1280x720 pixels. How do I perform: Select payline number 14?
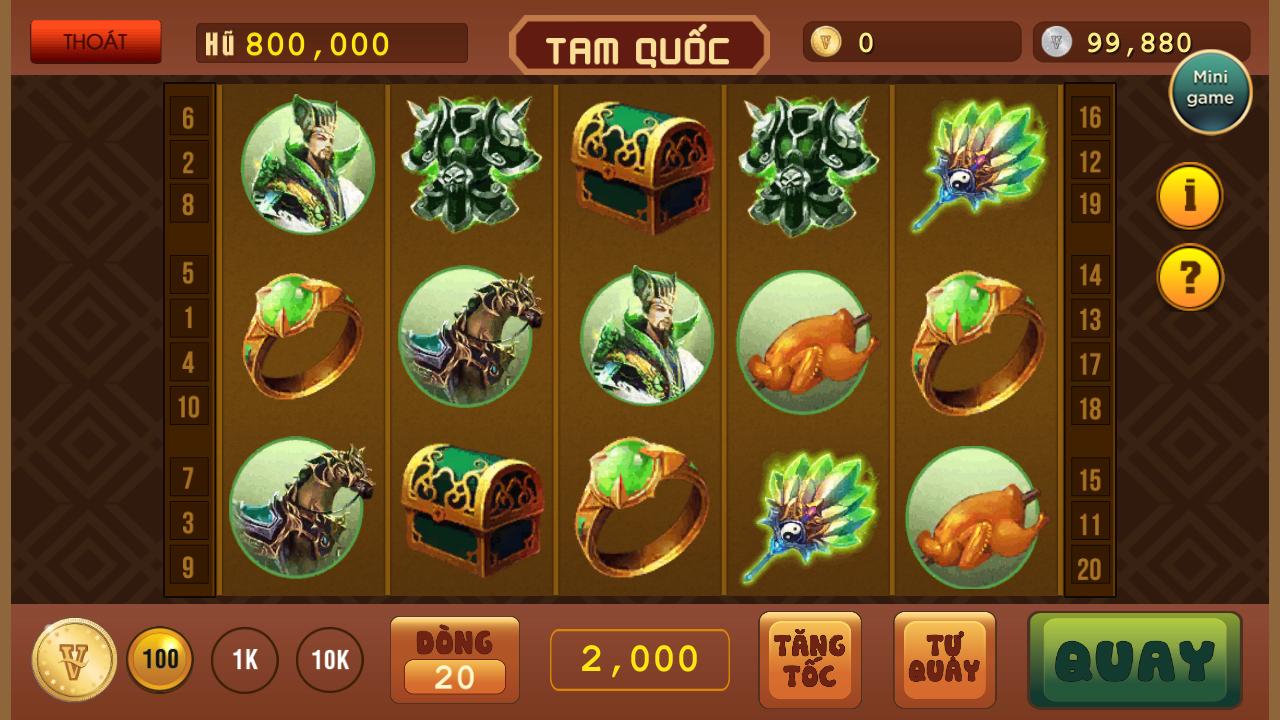(x=1090, y=274)
